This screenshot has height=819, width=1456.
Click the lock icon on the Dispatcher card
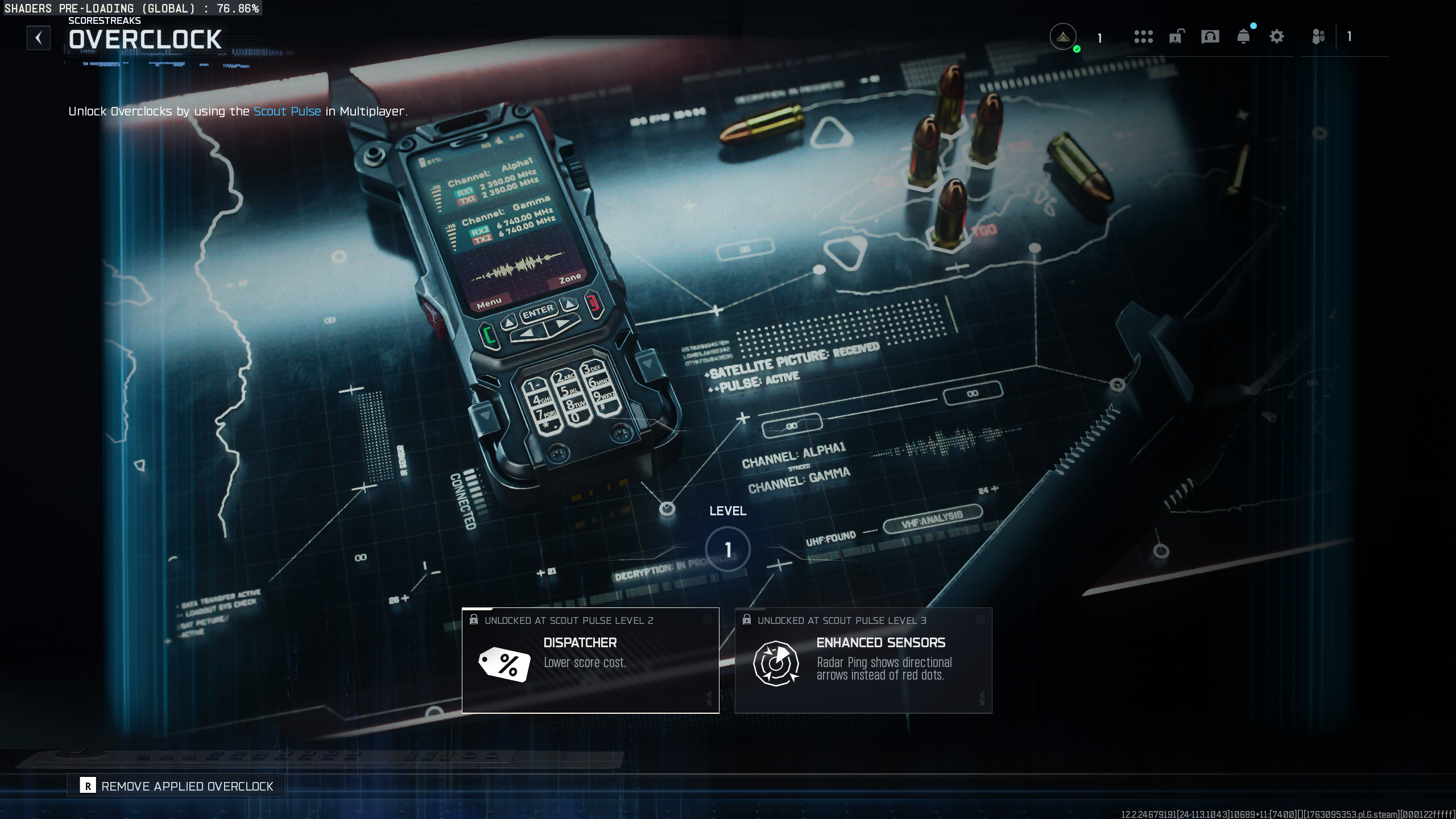click(x=474, y=620)
